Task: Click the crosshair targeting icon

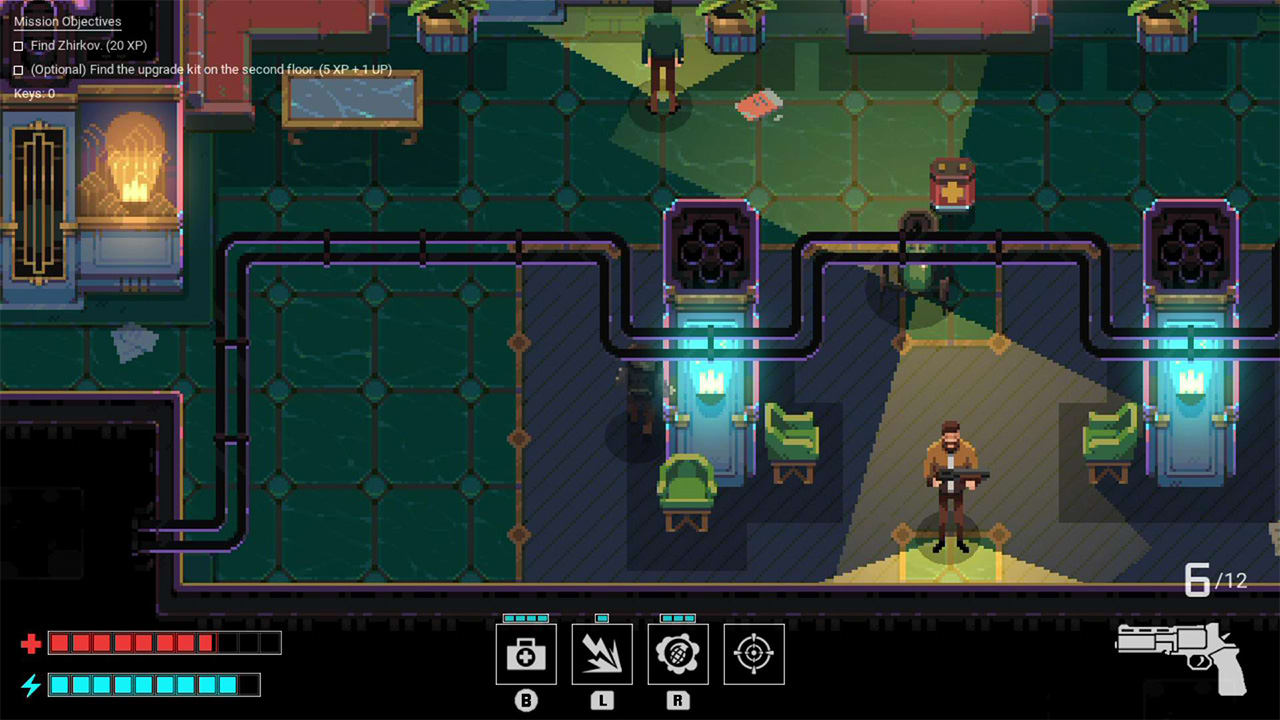Action: point(754,654)
